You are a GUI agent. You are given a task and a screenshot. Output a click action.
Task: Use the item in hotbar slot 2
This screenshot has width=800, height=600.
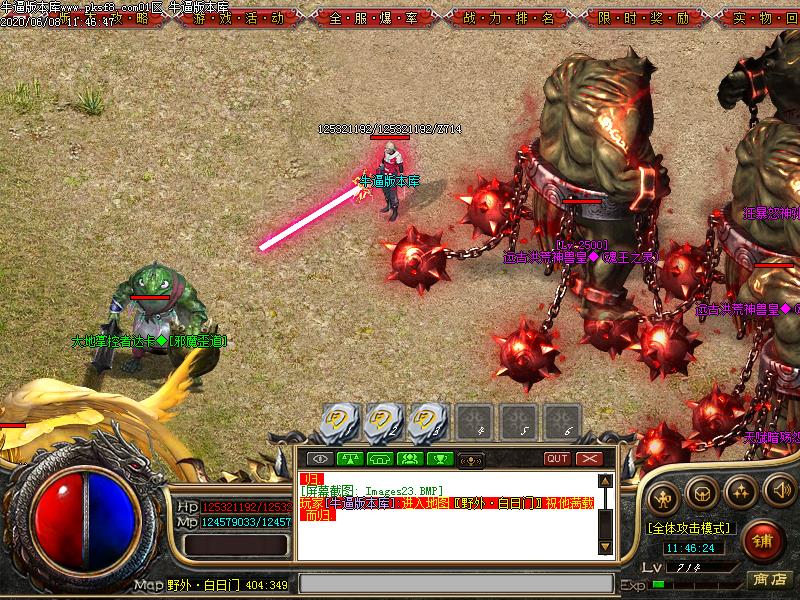(385, 423)
